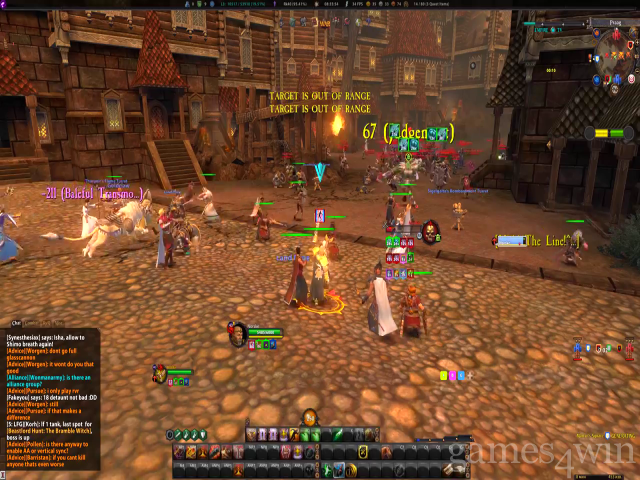Select the focus target portrait frame

(x=430, y=232)
